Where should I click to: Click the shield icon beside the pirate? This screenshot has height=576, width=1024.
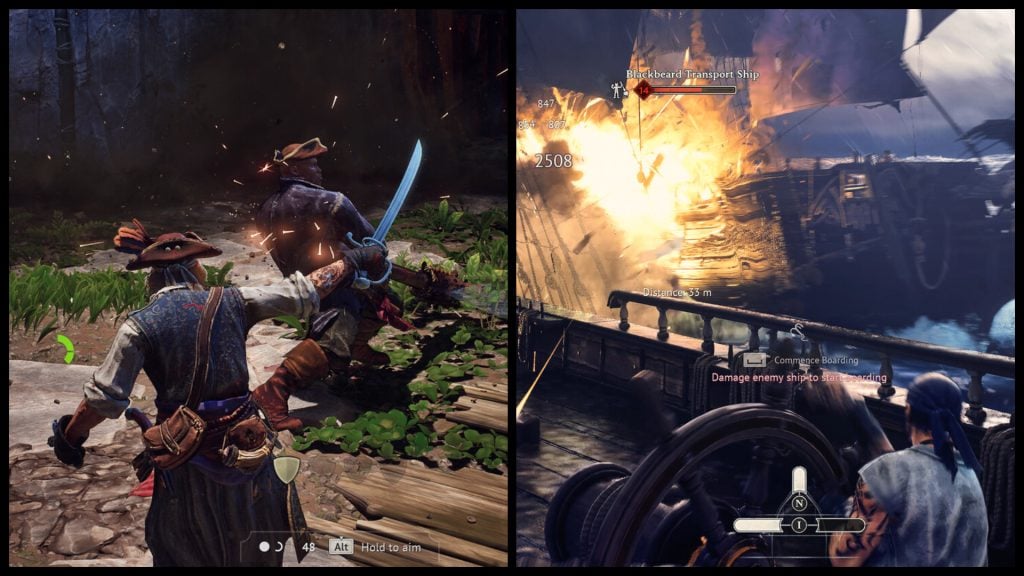pyautogui.click(x=287, y=469)
